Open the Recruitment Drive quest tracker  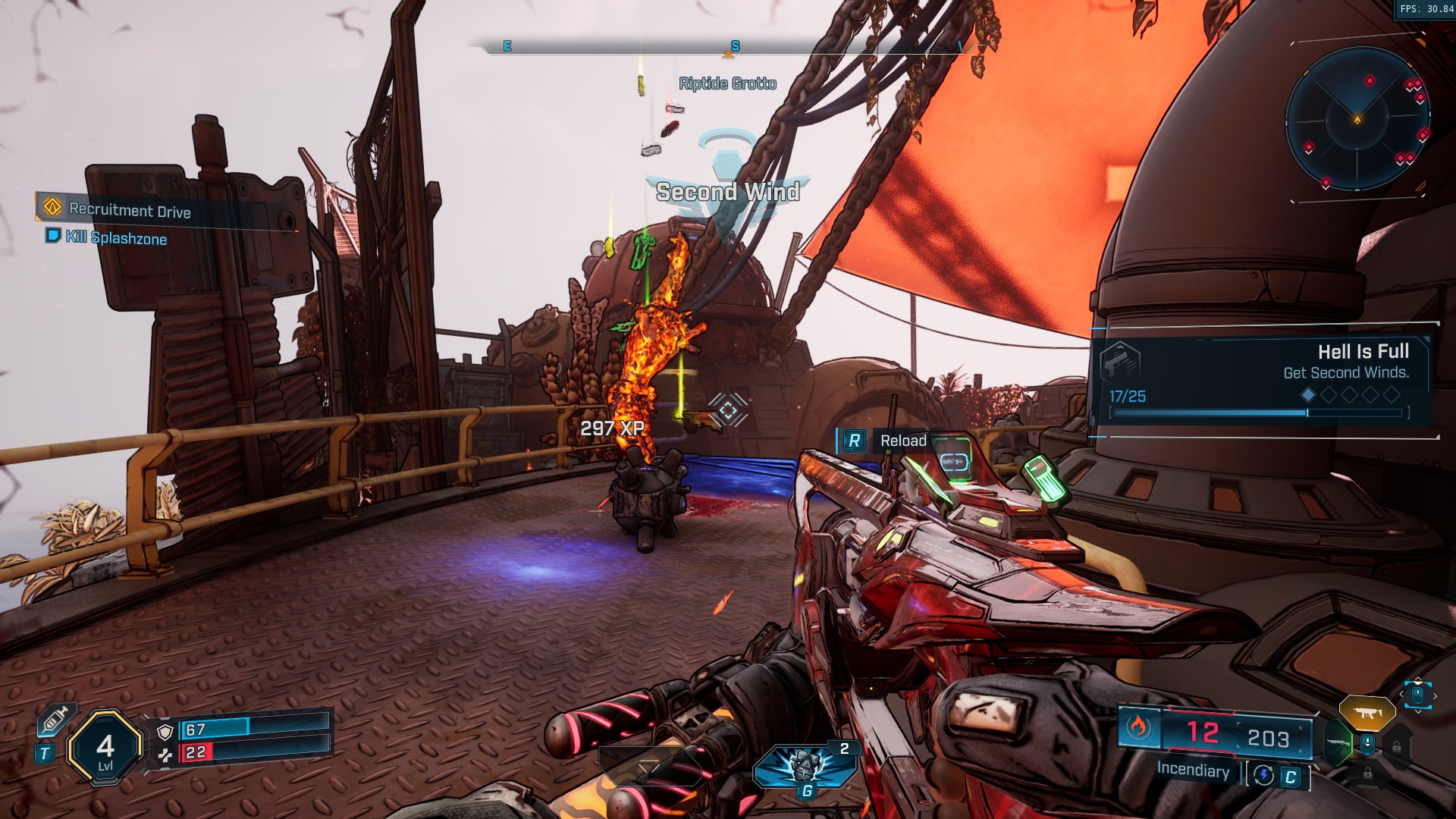click(x=129, y=210)
